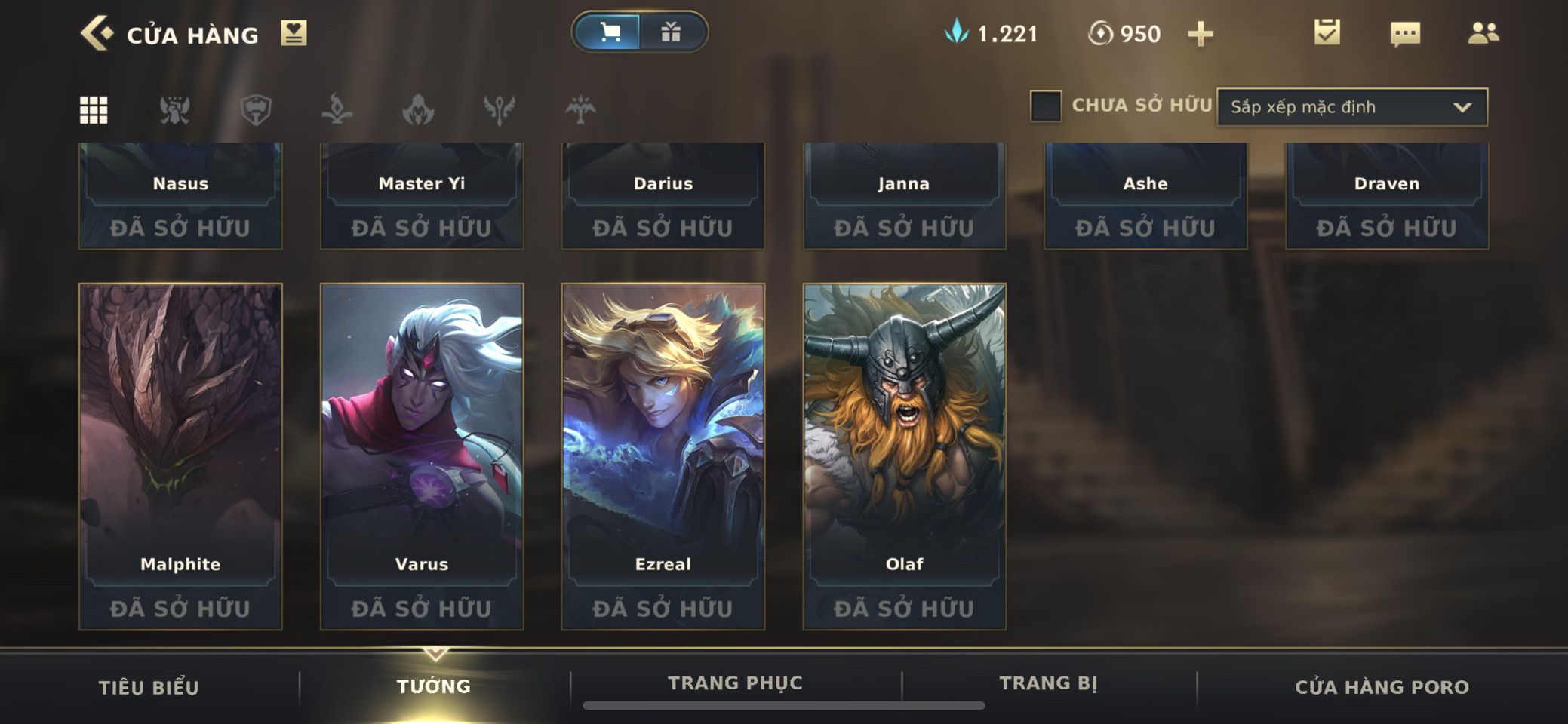Open the Sắp xếp mặc định dropdown
The width and height of the screenshot is (1568, 724).
[1351, 107]
